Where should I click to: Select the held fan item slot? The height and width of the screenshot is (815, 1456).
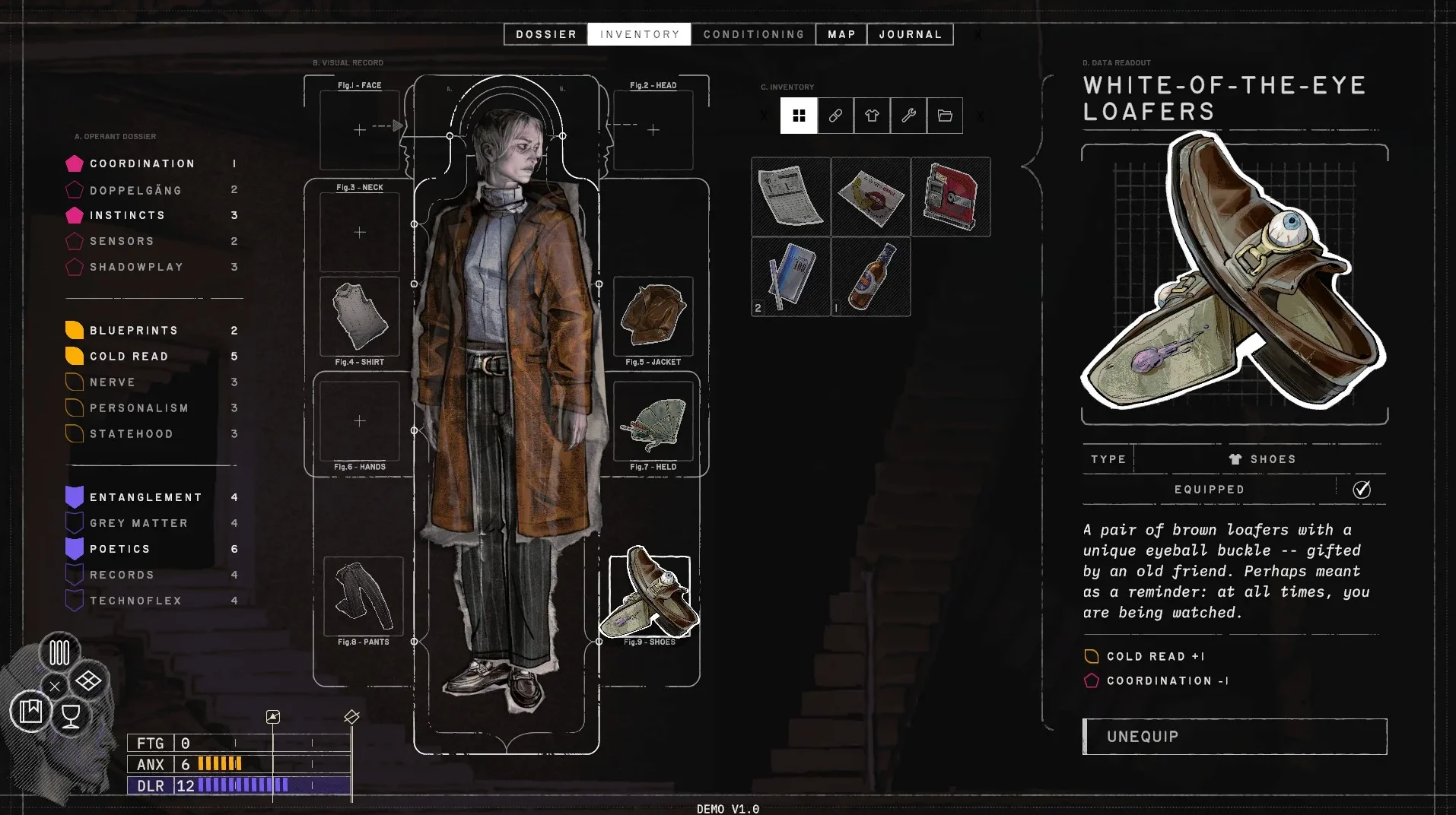point(653,421)
